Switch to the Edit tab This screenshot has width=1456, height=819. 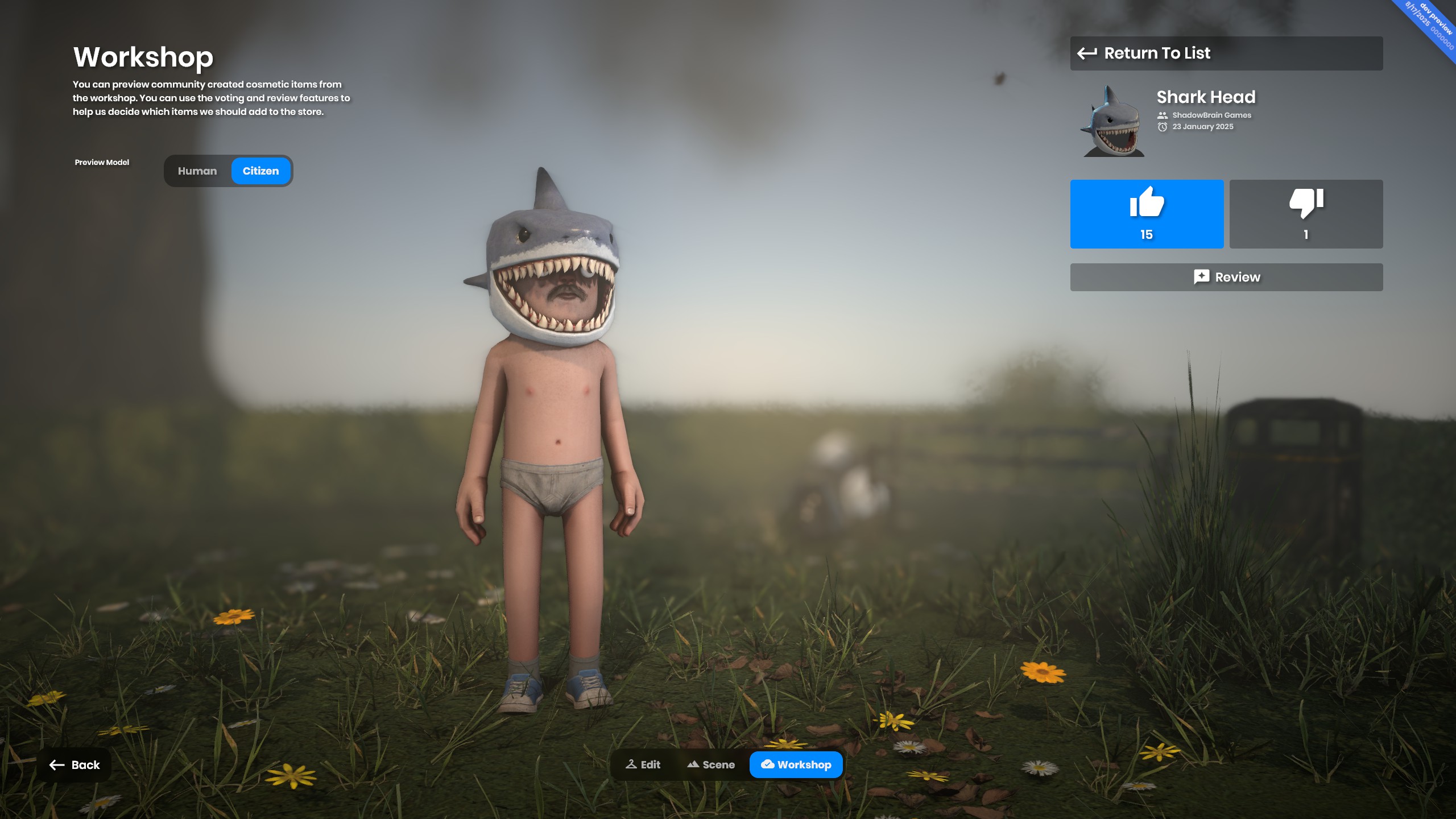coord(643,765)
